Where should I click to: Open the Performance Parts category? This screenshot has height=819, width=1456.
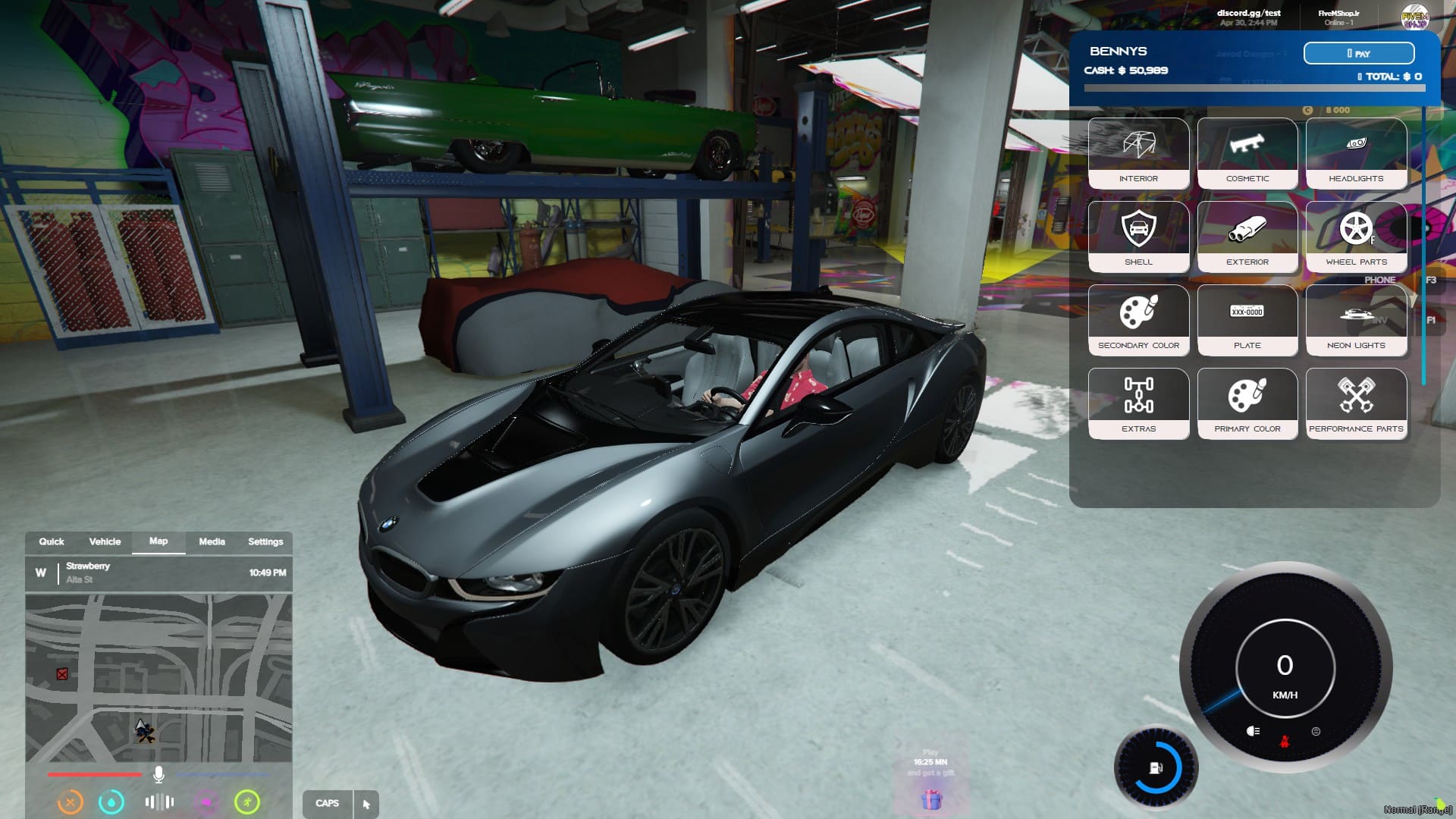click(x=1356, y=403)
